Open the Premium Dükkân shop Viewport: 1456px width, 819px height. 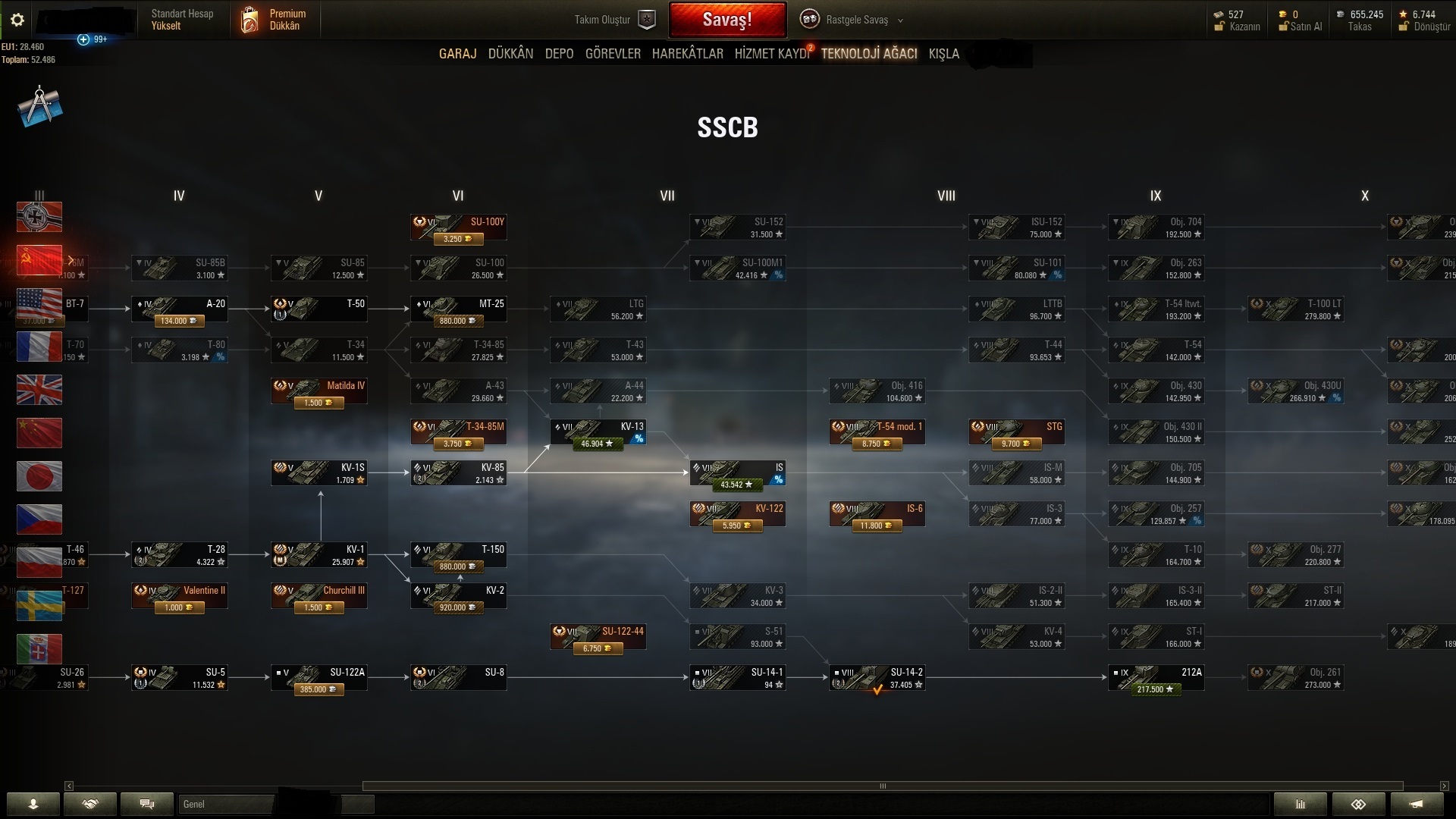pyautogui.click(x=275, y=20)
